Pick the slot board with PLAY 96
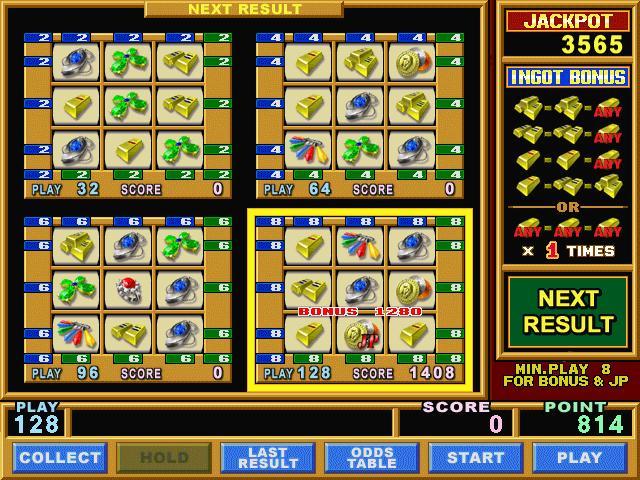 coord(128,299)
